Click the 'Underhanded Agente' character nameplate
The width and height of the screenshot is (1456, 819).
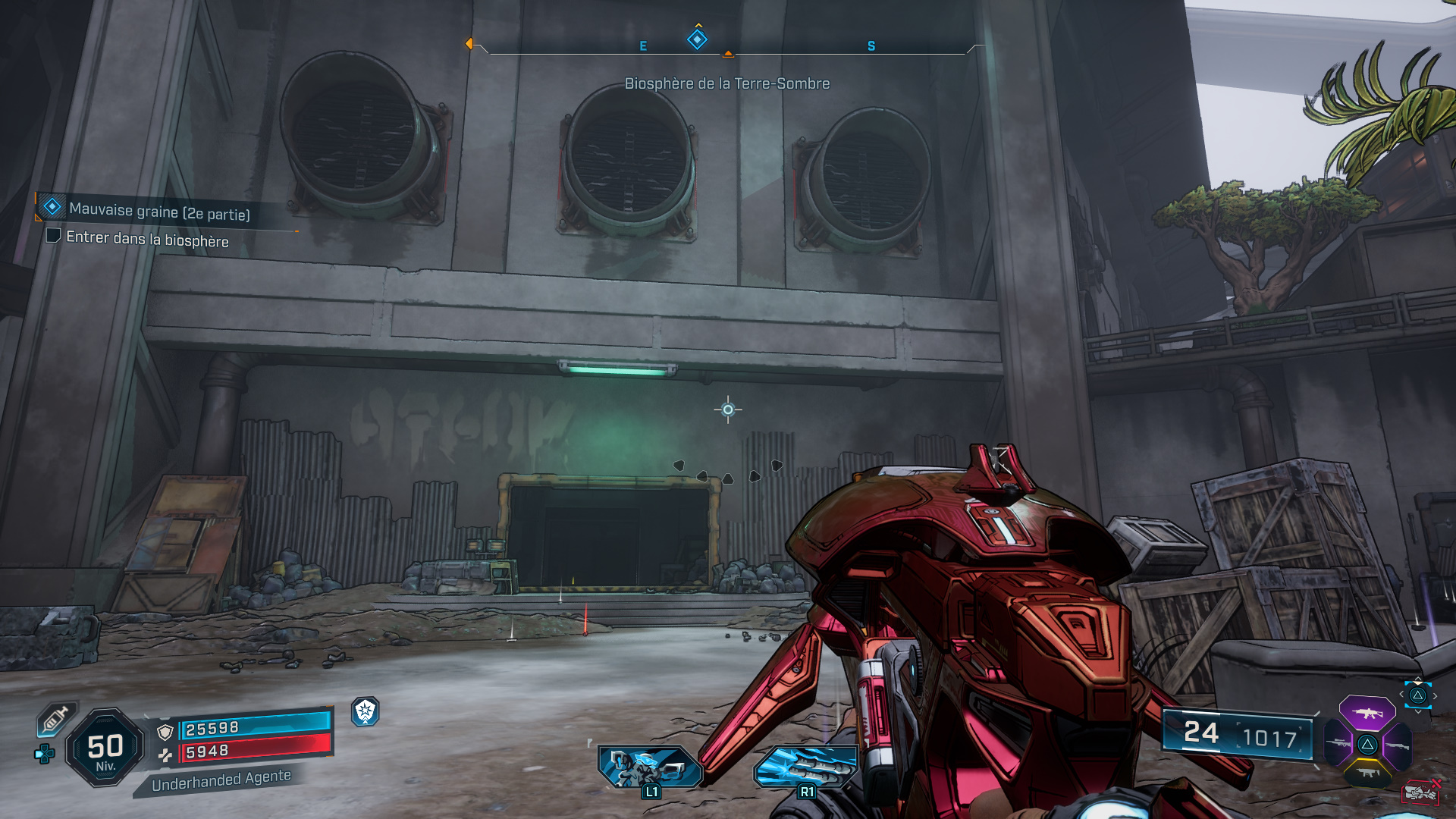(x=221, y=781)
